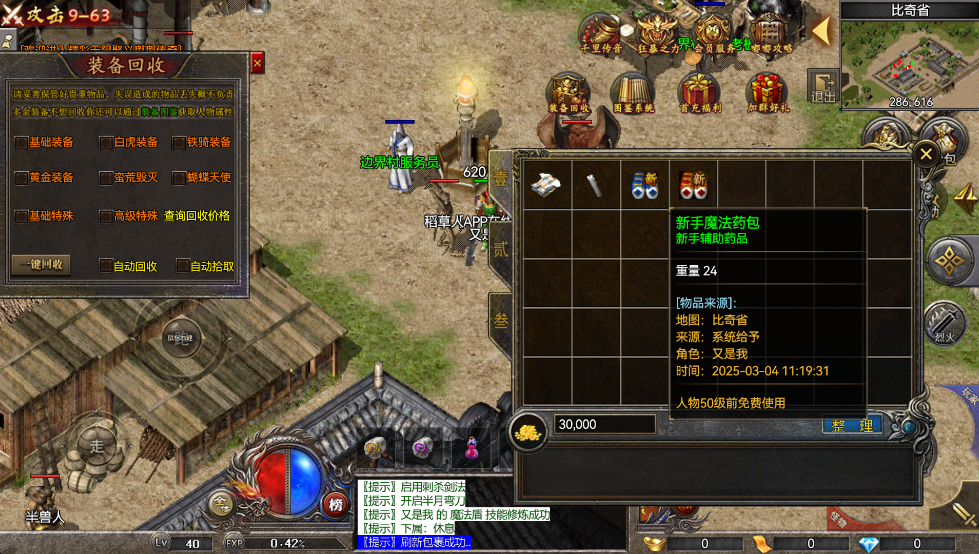Viewport: 979px width, 554px height.
Task: Select the red 新手魔法药包 potion pack
Action: 693,184
